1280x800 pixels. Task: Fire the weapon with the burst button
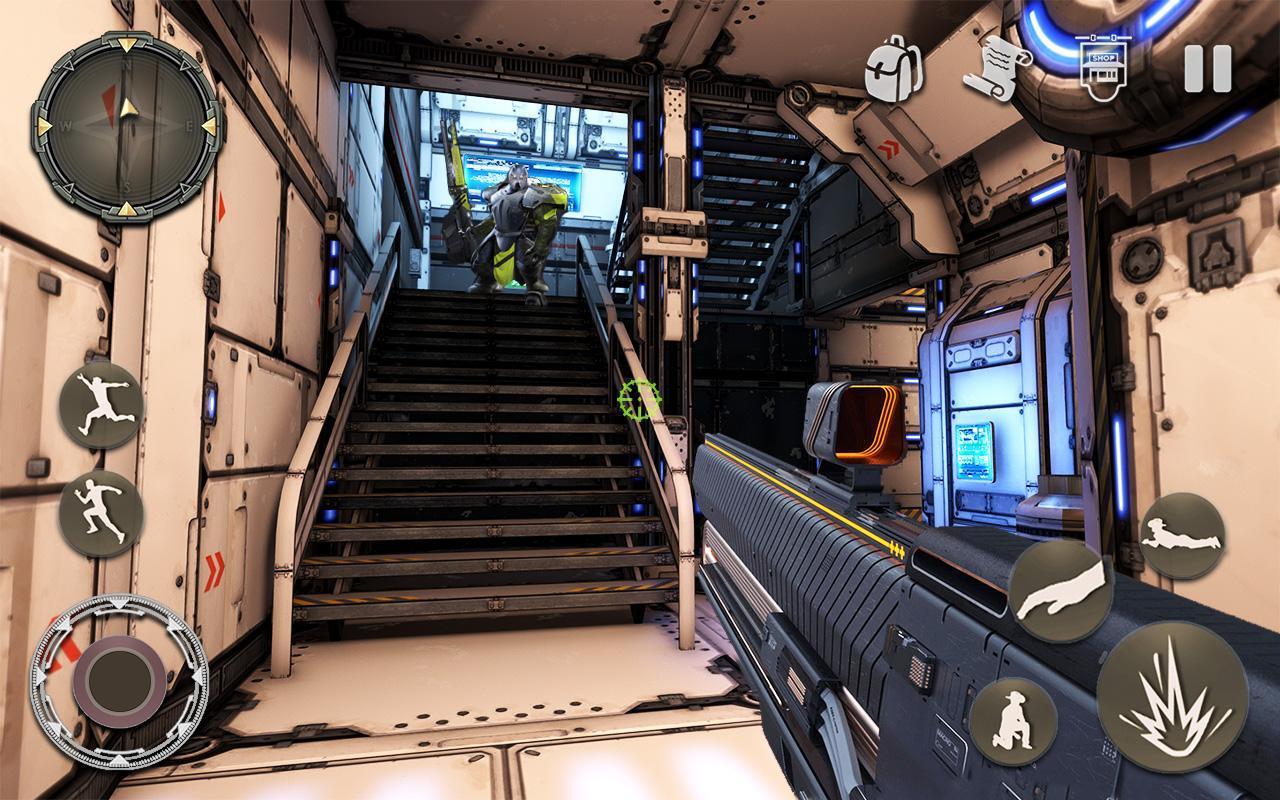(x=1172, y=696)
